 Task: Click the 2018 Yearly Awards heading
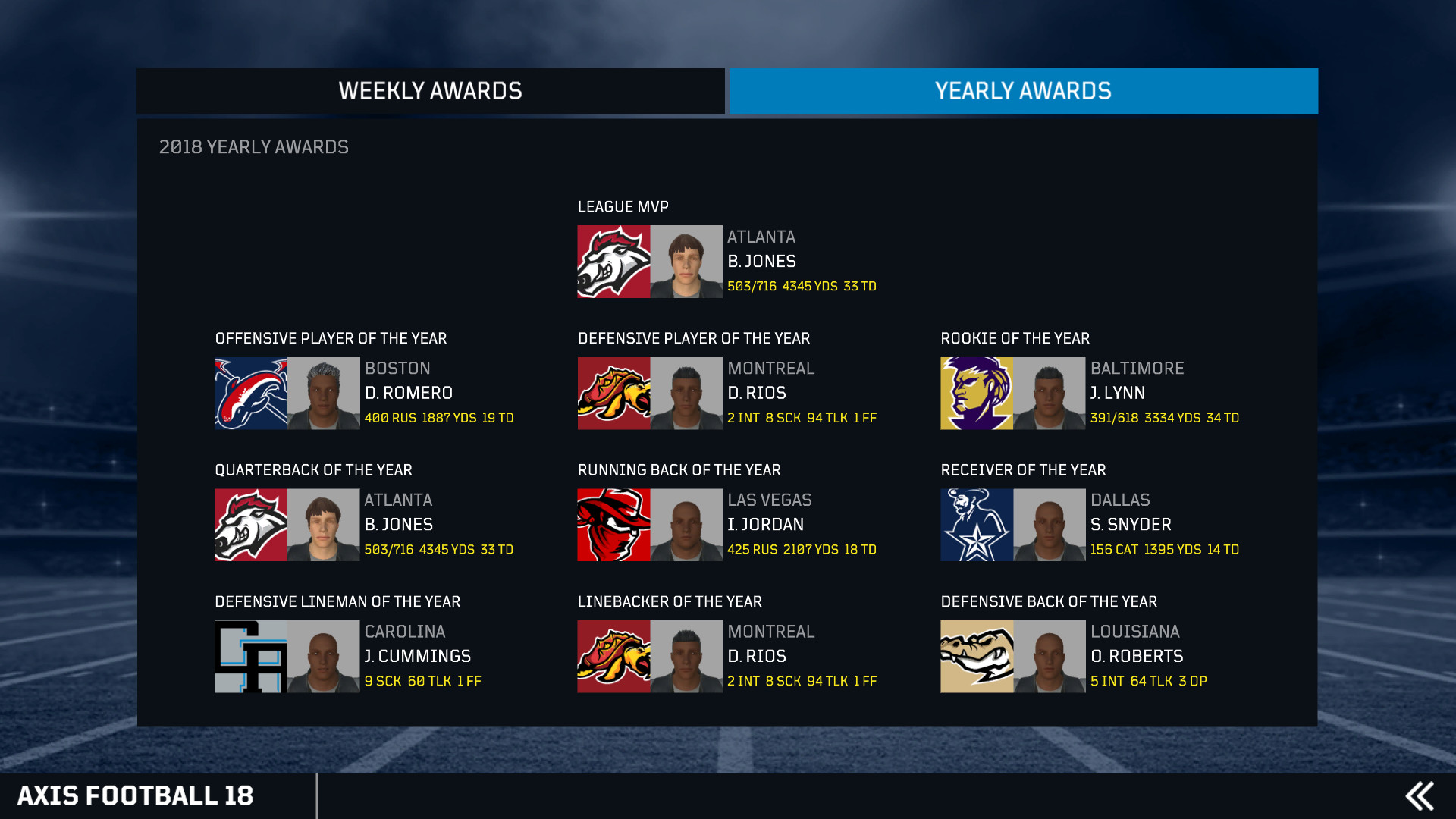pyautogui.click(x=253, y=146)
